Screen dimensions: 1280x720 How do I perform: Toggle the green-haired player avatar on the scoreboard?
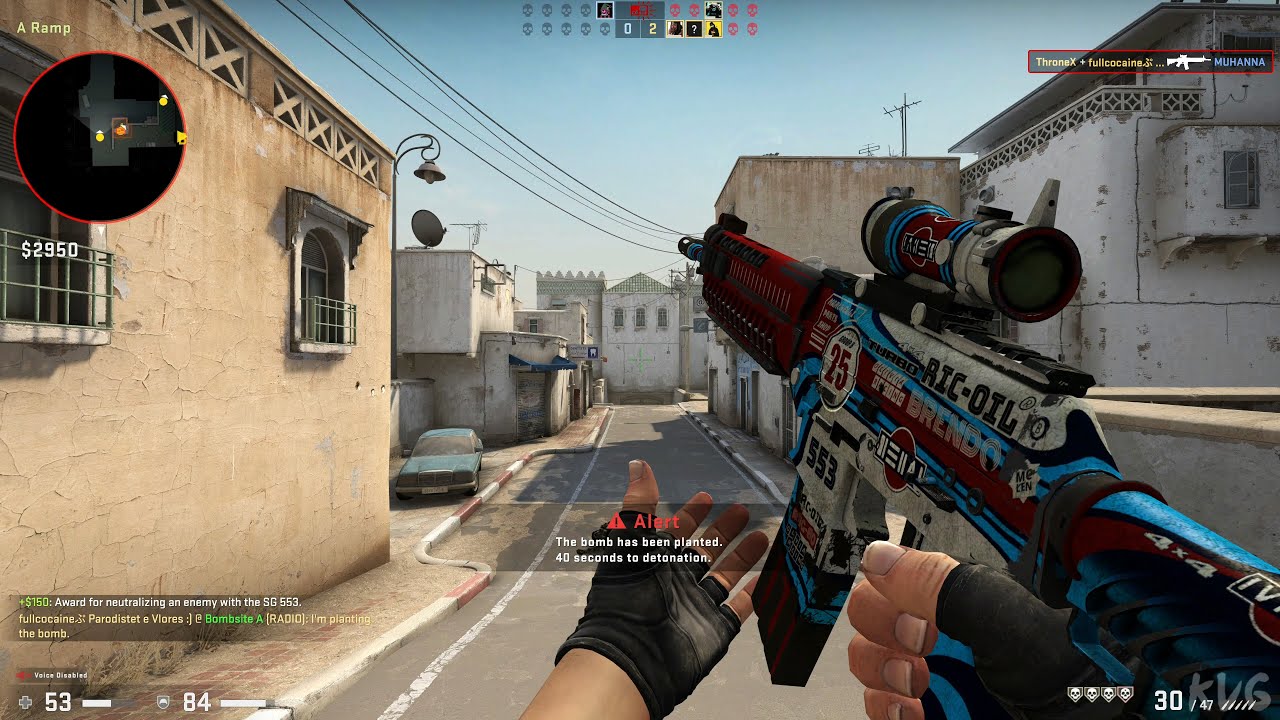(605, 10)
